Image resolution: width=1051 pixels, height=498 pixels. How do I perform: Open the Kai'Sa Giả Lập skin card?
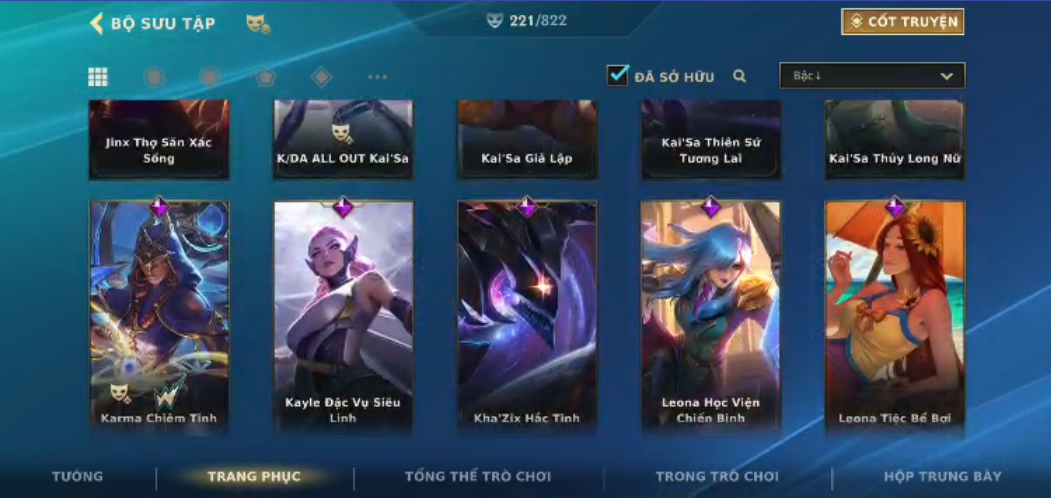[527, 140]
